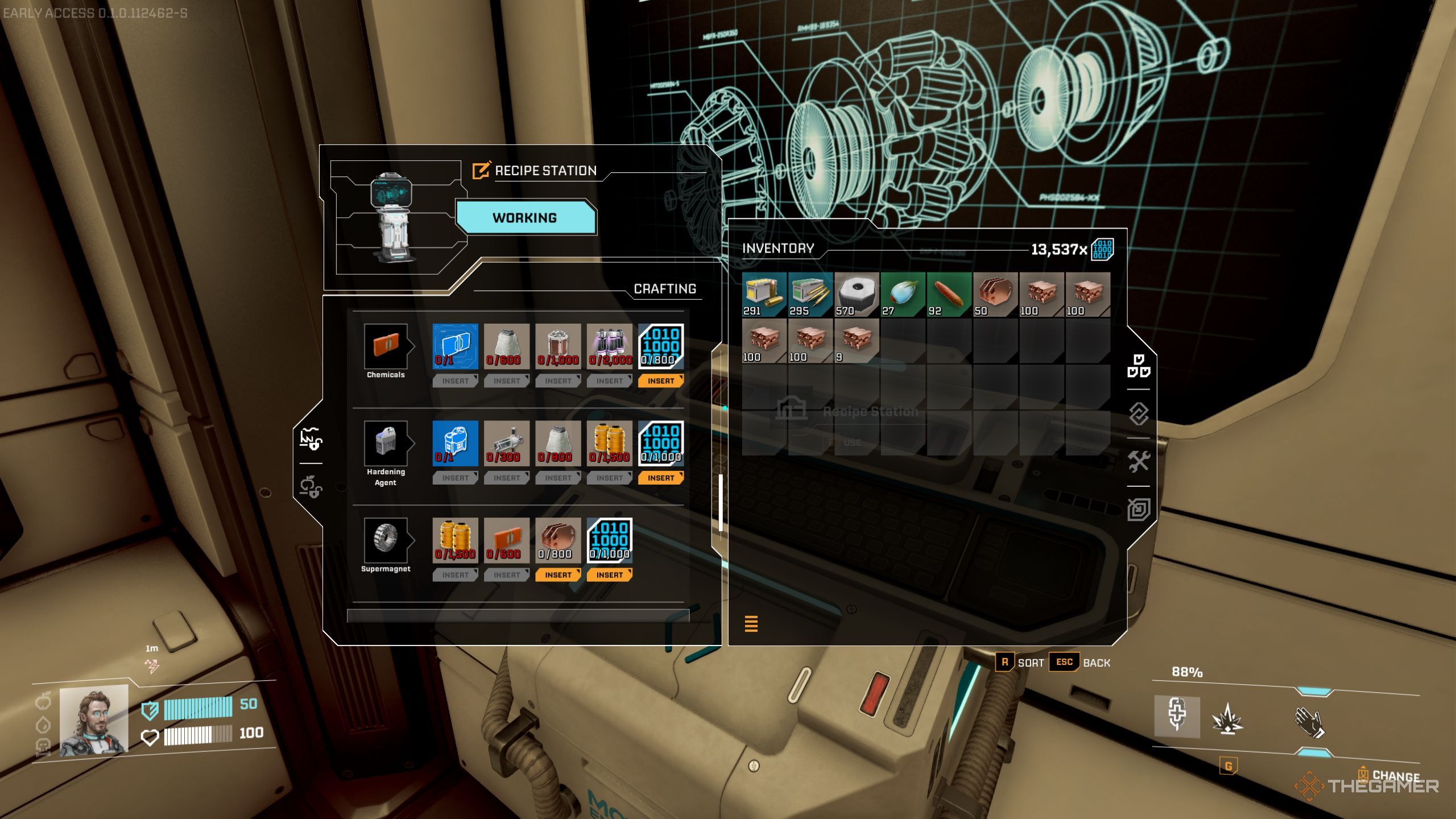
Task: Select the ammo stack of 291
Action: [764, 294]
